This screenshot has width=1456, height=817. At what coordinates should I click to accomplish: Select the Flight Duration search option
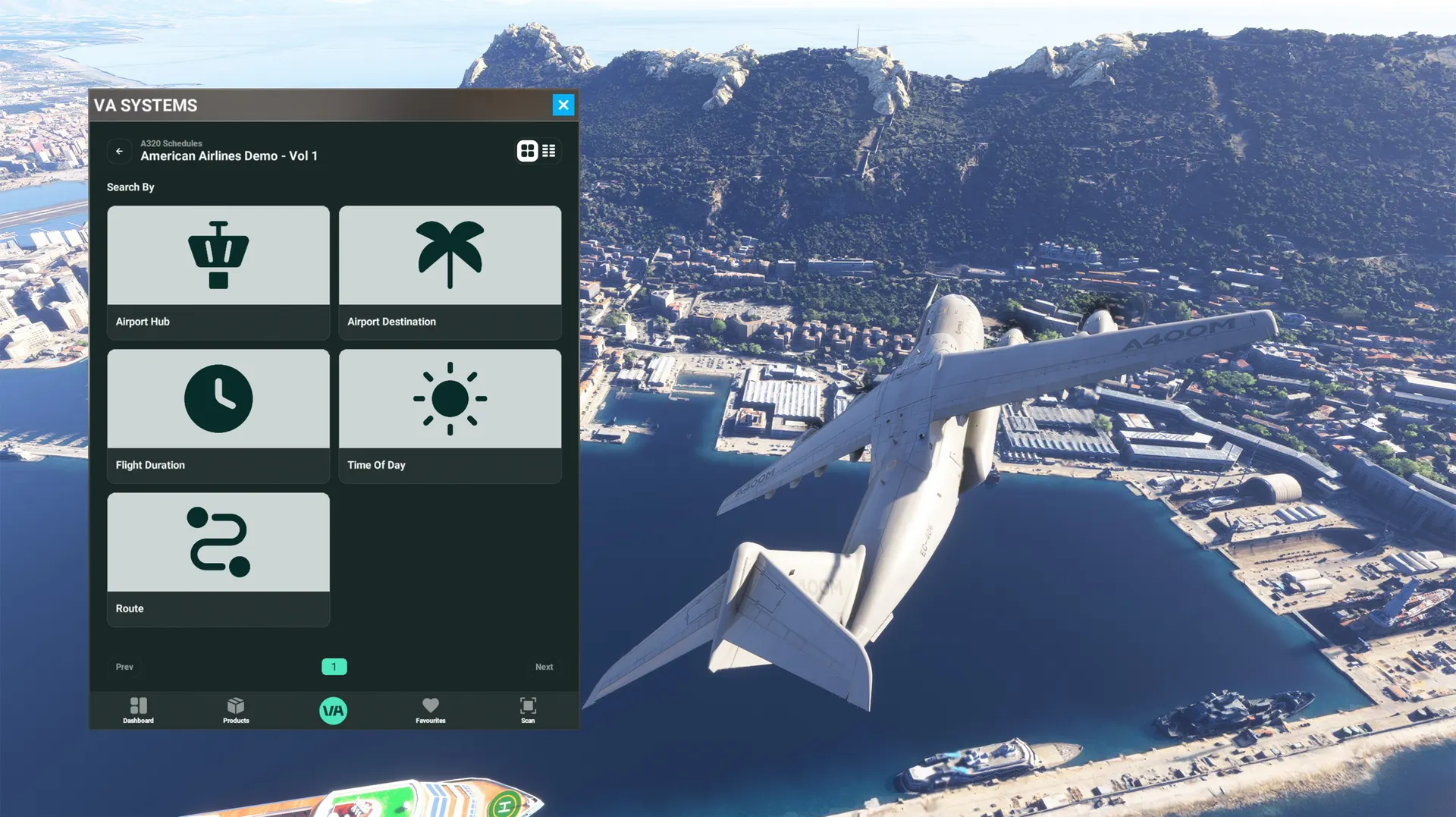click(x=218, y=415)
